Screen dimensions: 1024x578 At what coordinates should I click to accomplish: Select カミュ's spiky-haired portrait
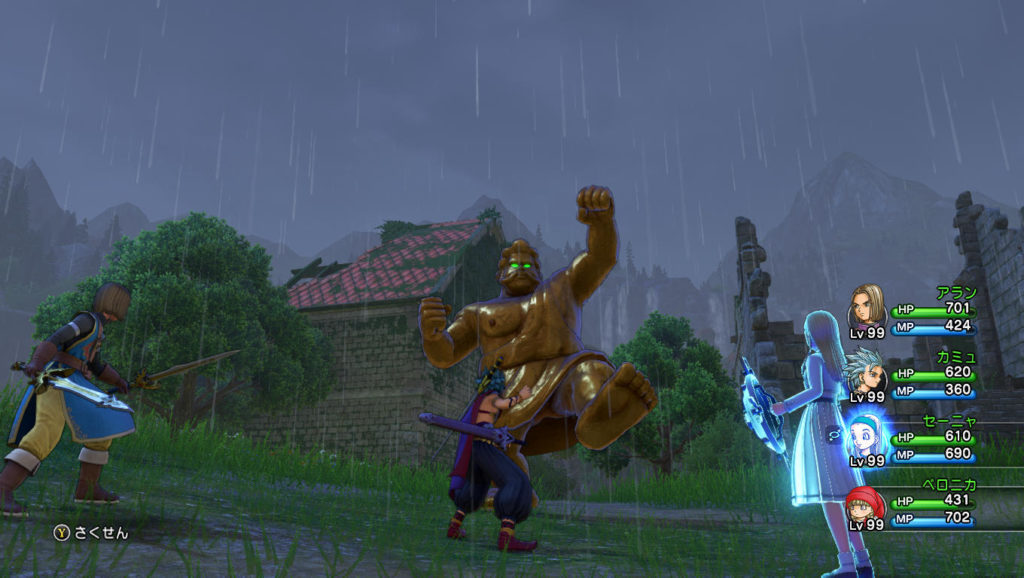click(866, 370)
